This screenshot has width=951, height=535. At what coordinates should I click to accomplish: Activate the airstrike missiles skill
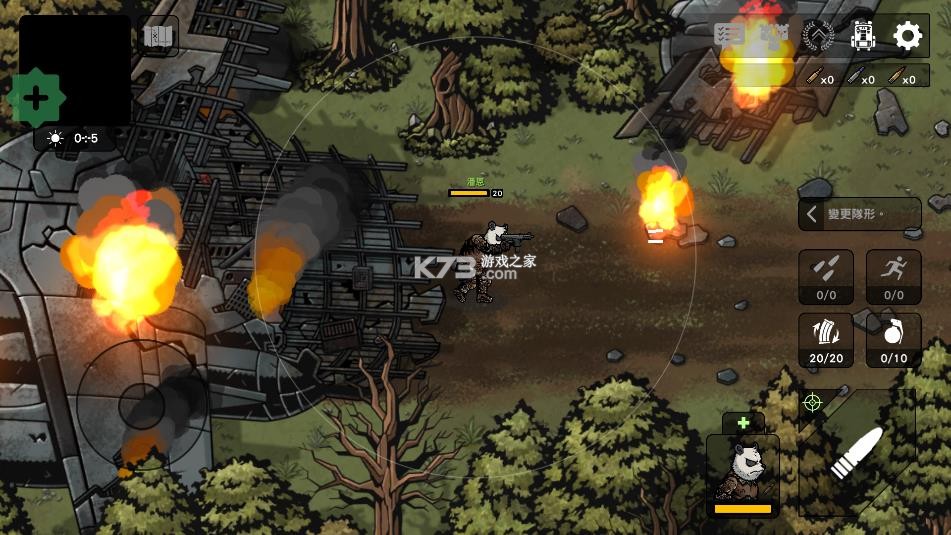[826, 277]
